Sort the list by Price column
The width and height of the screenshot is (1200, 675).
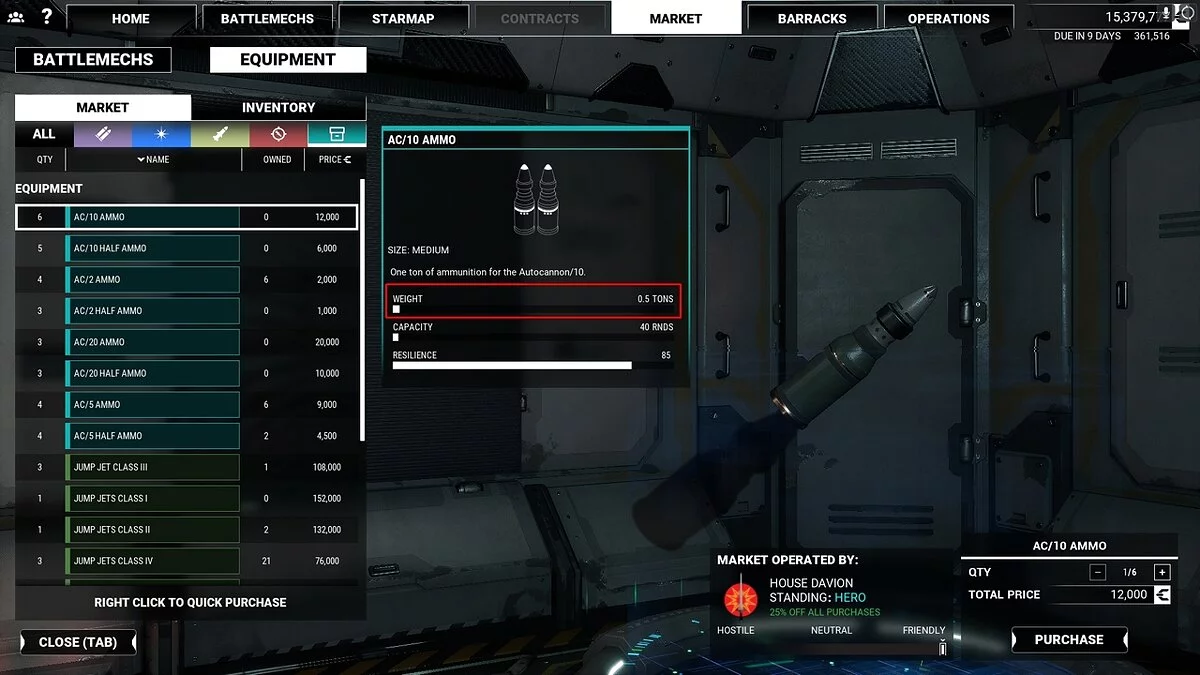click(x=334, y=159)
